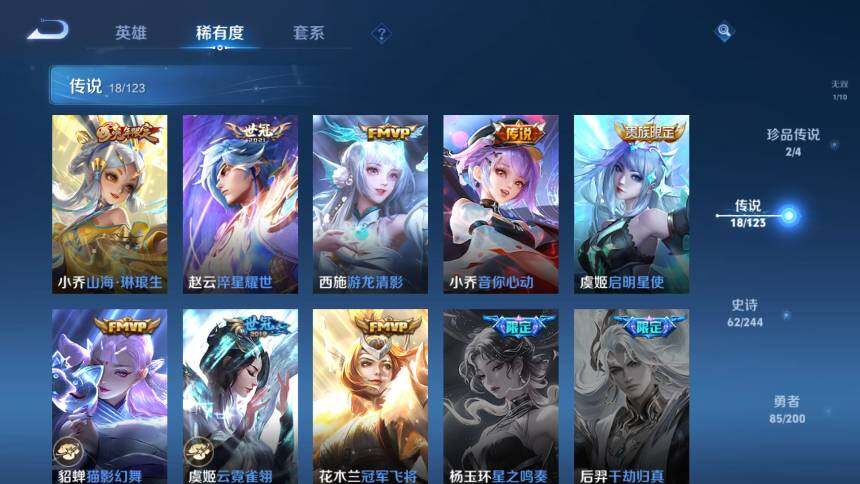View the 虞姬 启明星使 skin card

[x=631, y=204]
